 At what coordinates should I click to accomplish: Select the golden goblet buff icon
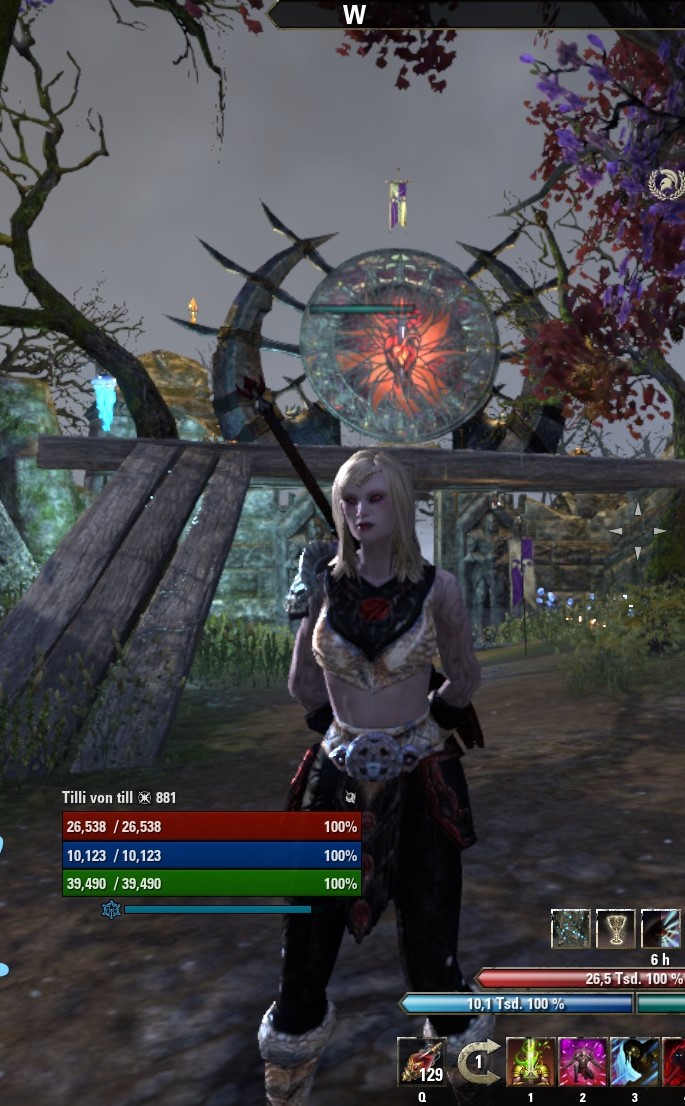615,929
